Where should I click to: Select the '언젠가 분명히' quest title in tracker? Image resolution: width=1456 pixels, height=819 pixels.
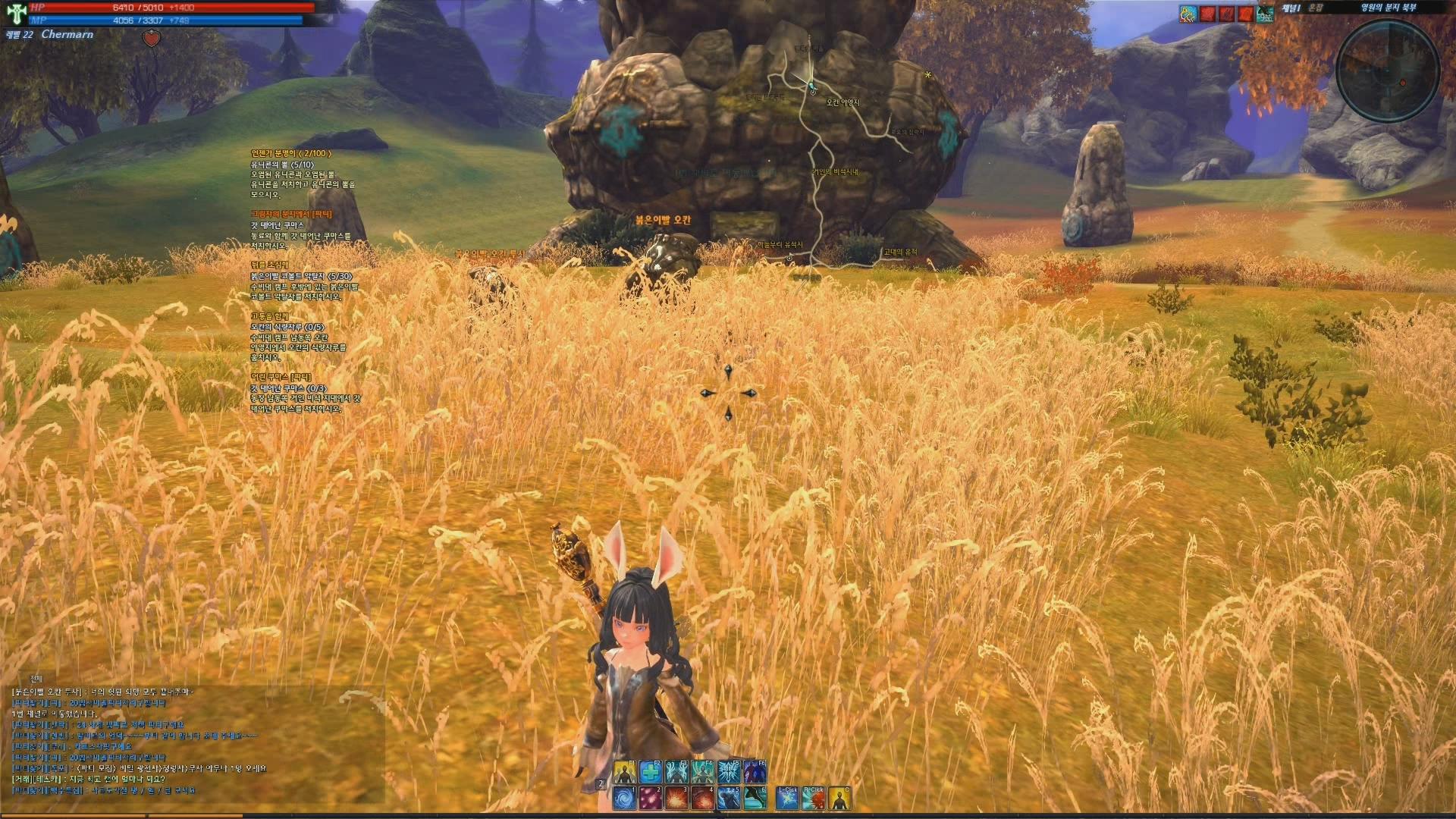(x=291, y=153)
